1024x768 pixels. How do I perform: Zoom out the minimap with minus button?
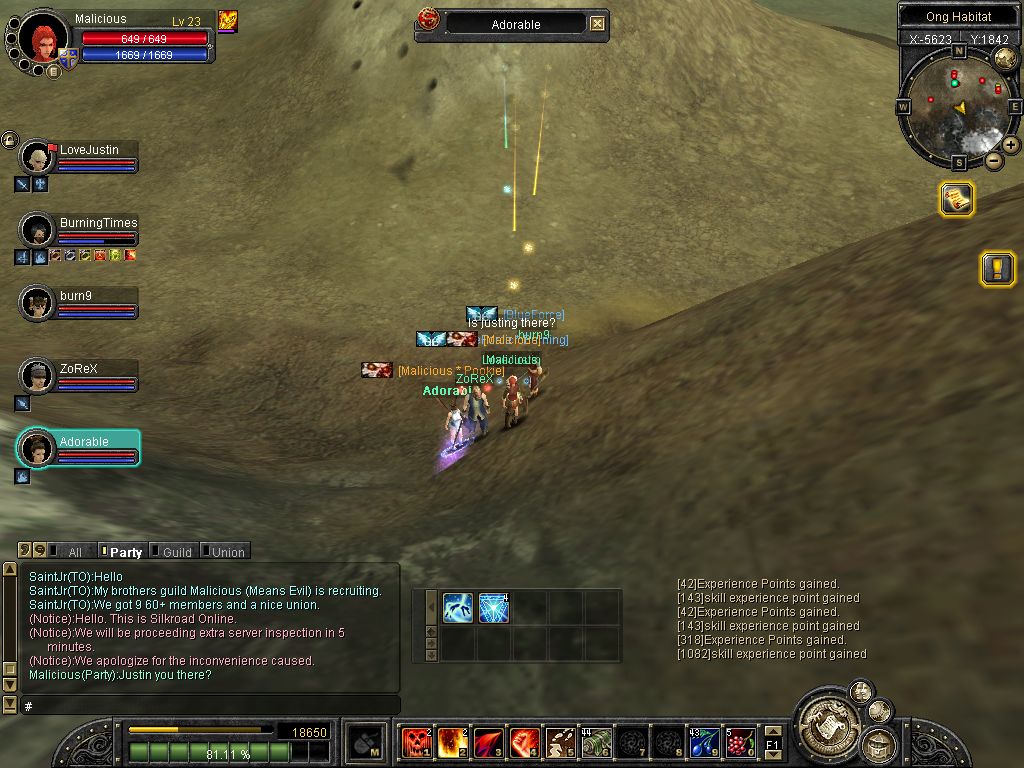coord(994,160)
